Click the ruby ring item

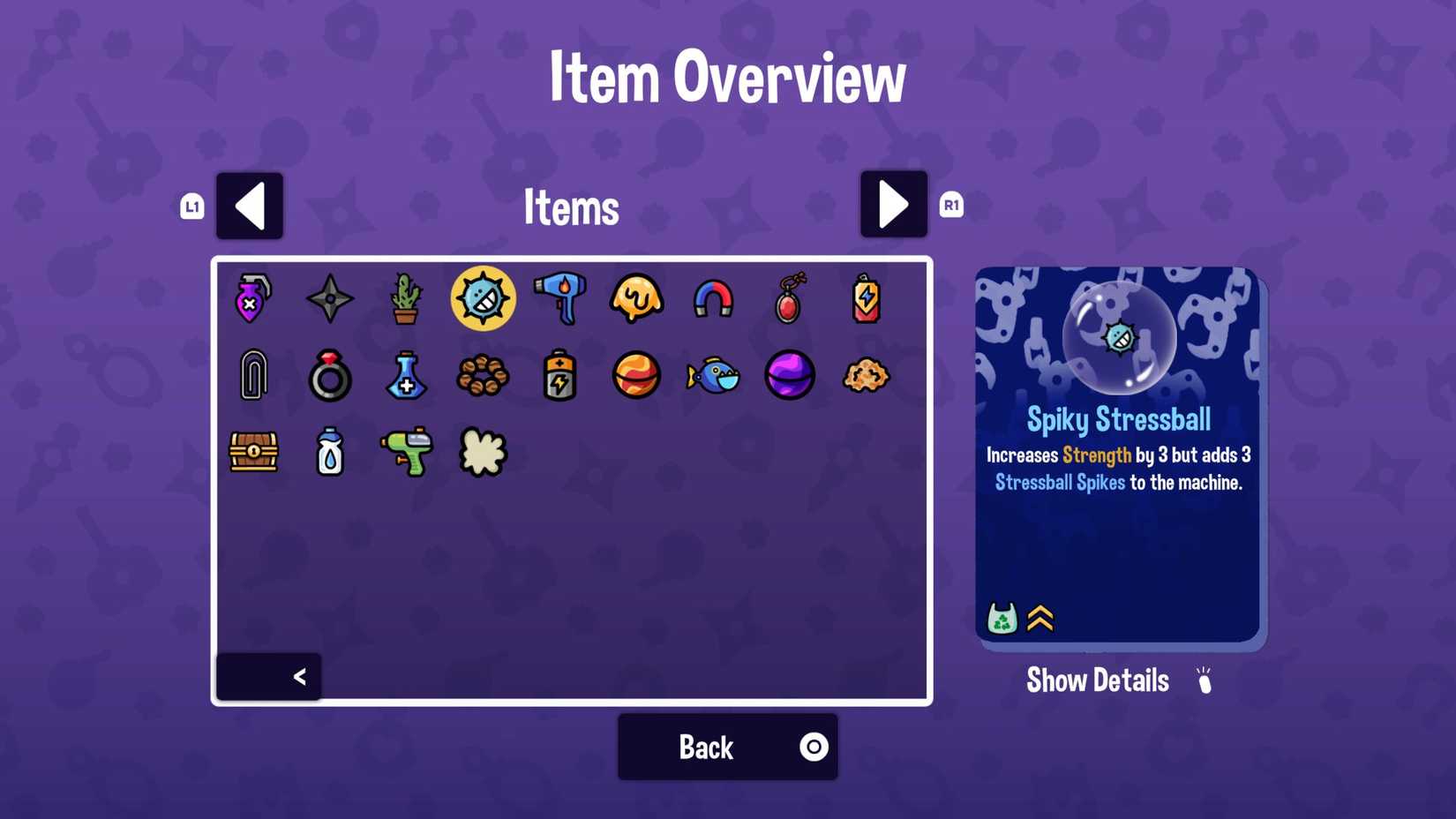pos(329,376)
